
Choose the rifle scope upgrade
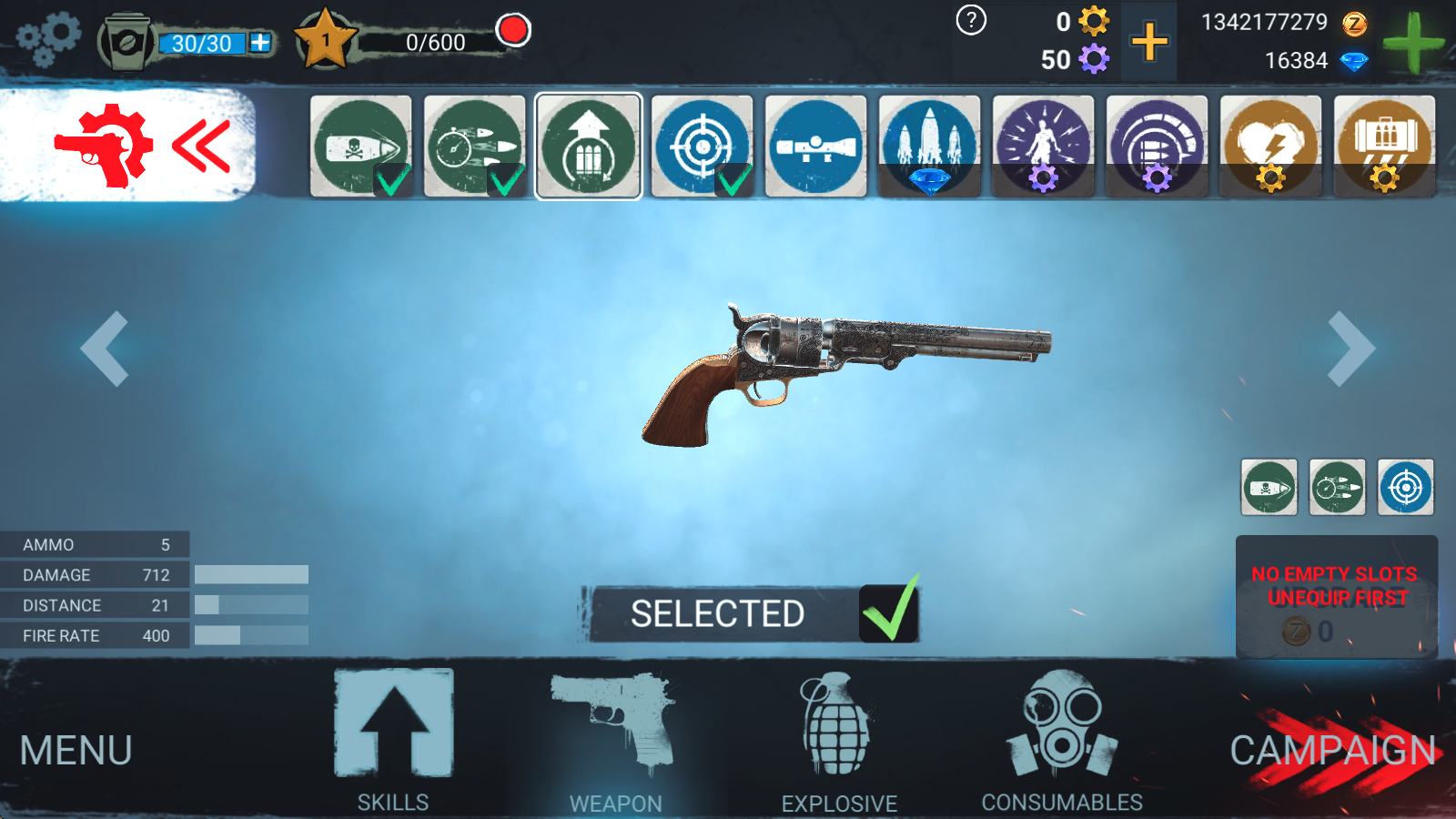tap(815, 146)
